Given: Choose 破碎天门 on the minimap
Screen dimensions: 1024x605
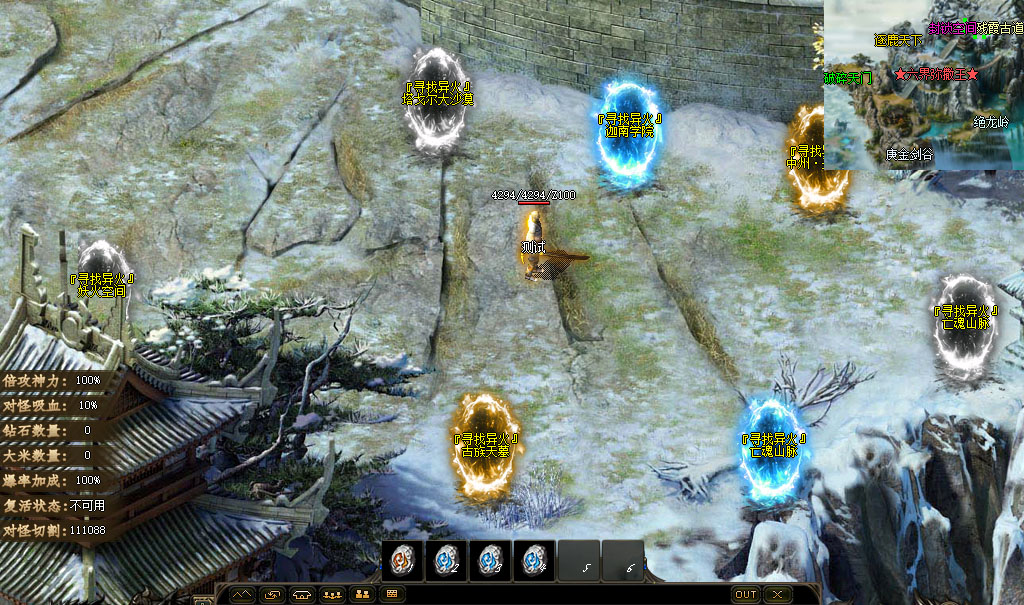Looking at the screenshot, I should coord(847,77).
